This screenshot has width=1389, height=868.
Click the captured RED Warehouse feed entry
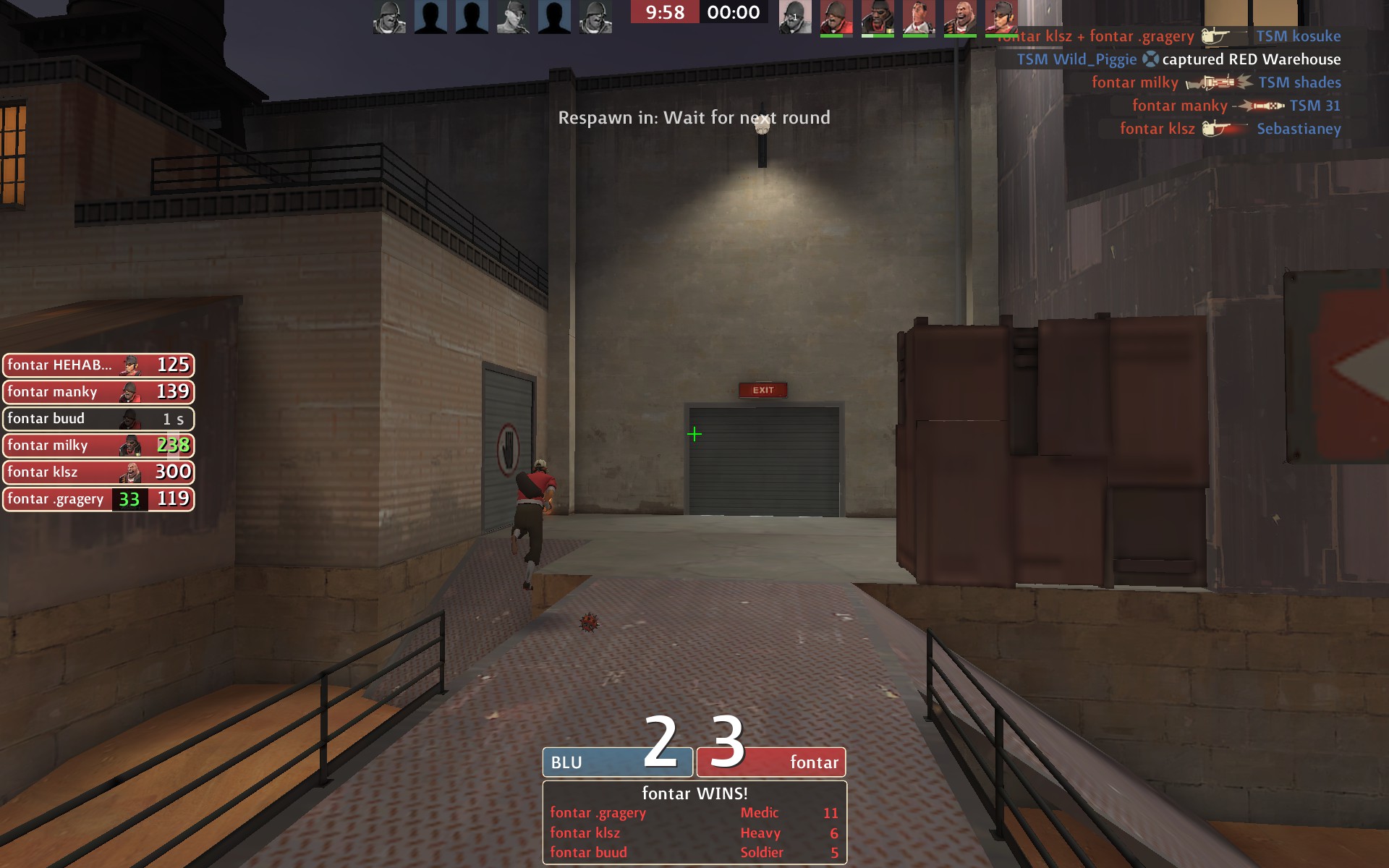pyautogui.click(x=1178, y=59)
